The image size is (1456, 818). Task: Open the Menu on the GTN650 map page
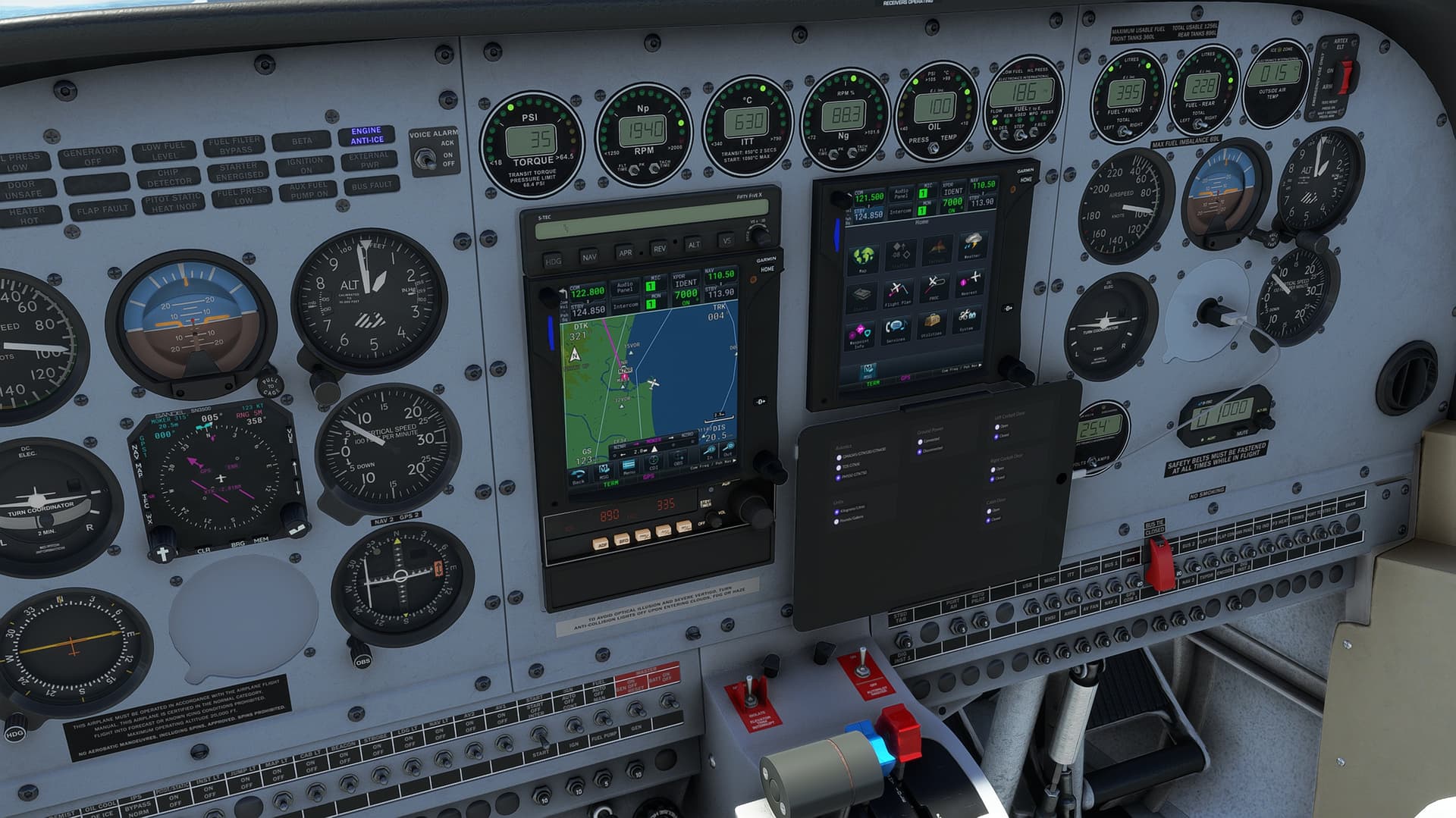(629, 469)
